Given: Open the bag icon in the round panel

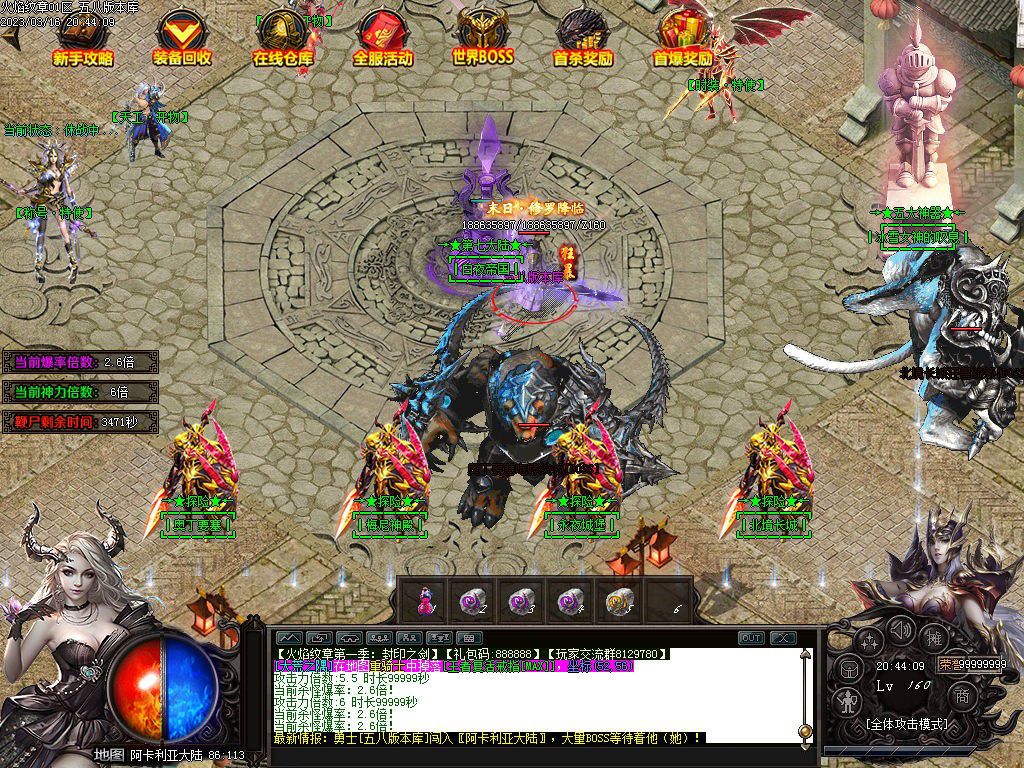Looking at the screenshot, I should click(850, 668).
